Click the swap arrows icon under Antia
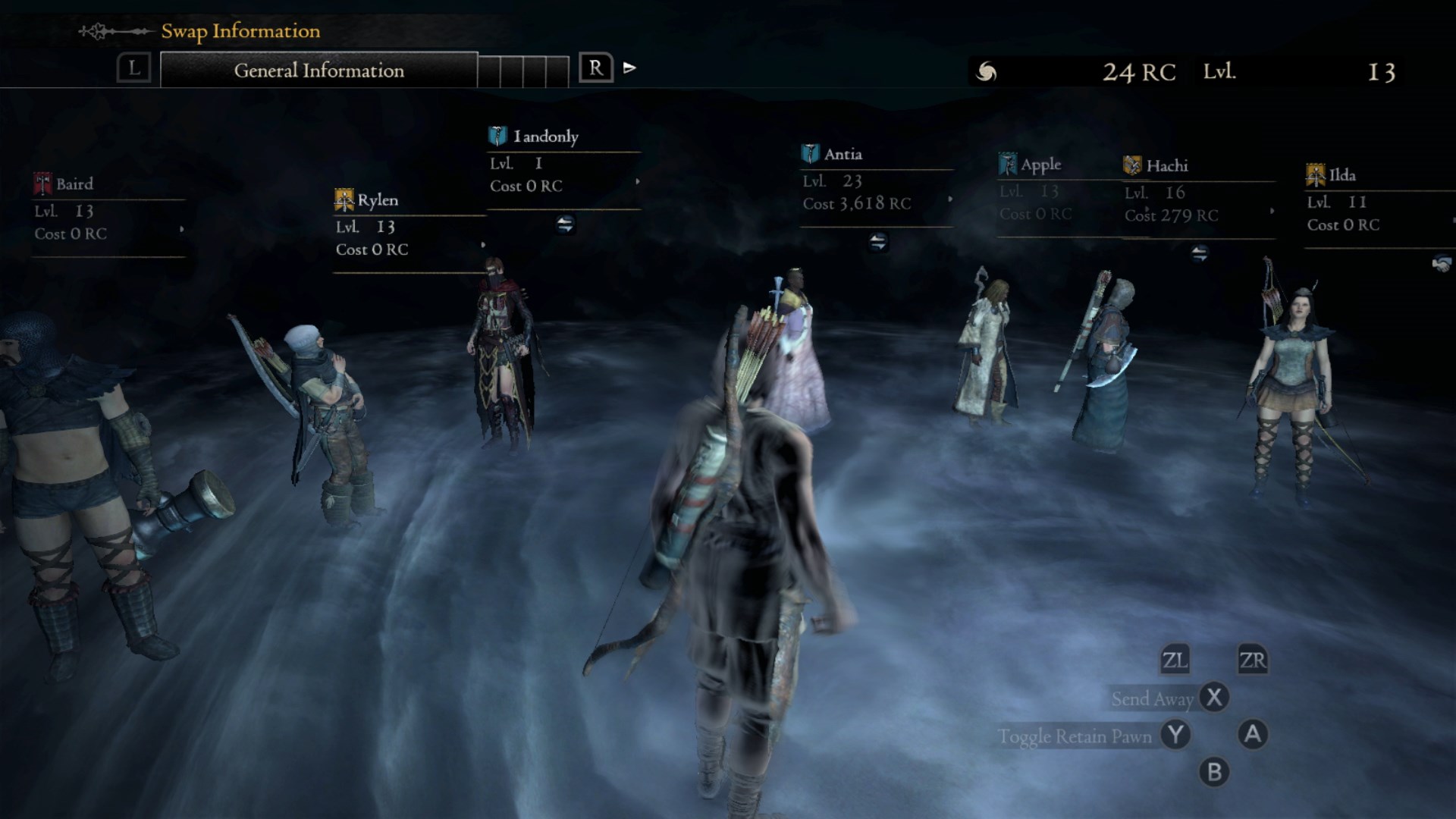Image resolution: width=1456 pixels, height=819 pixels. coord(877,242)
